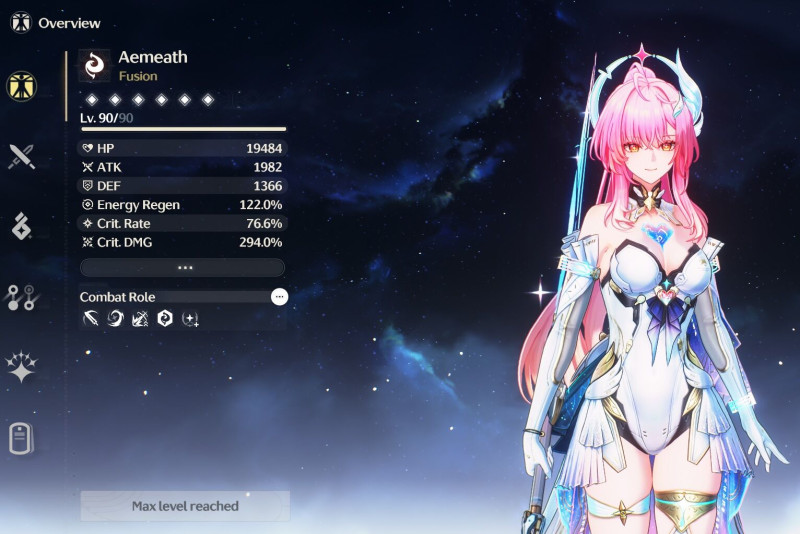The width and height of the screenshot is (800, 534).
Task: Expand the full stats list with the ellipsis bar
Action: tap(183, 268)
